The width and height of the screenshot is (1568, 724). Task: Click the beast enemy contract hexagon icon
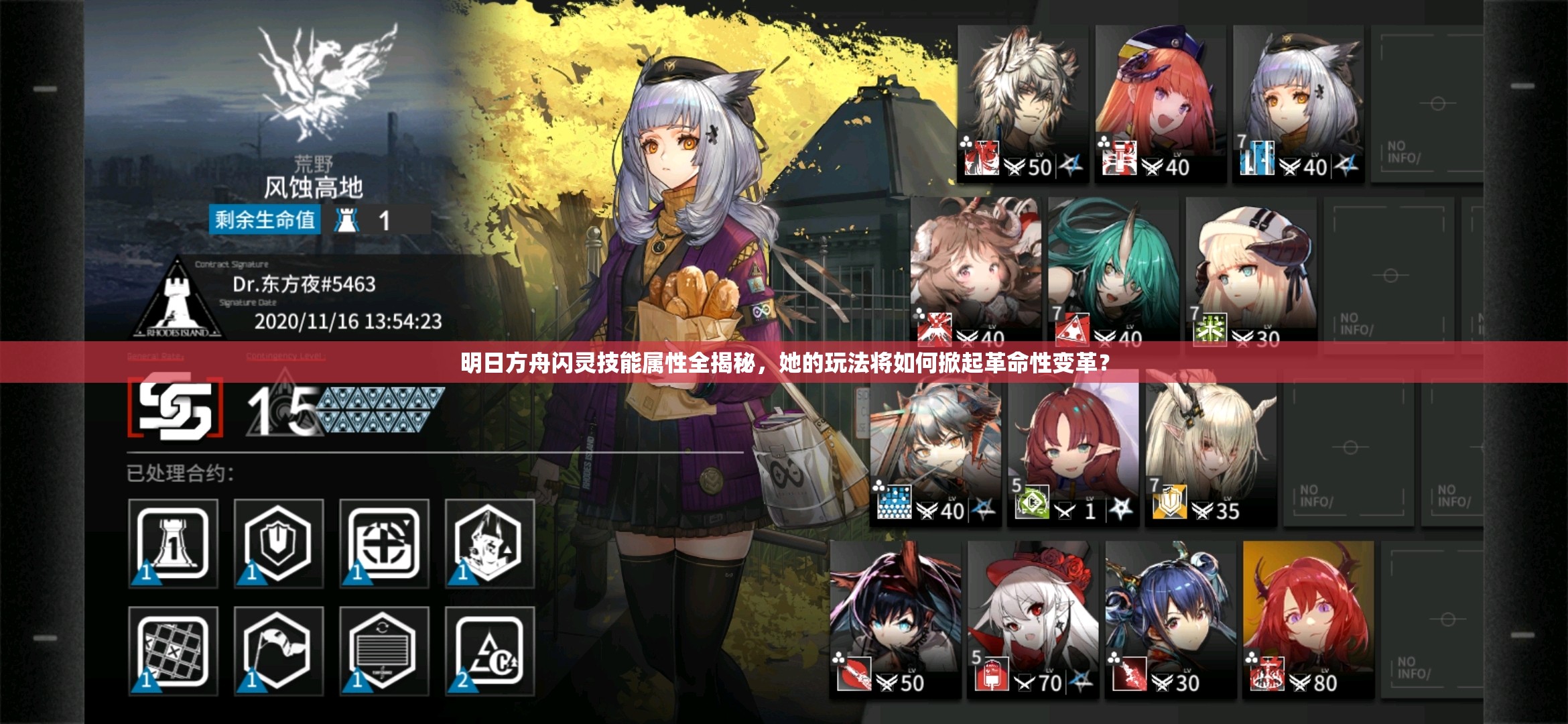[x=489, y=543]
